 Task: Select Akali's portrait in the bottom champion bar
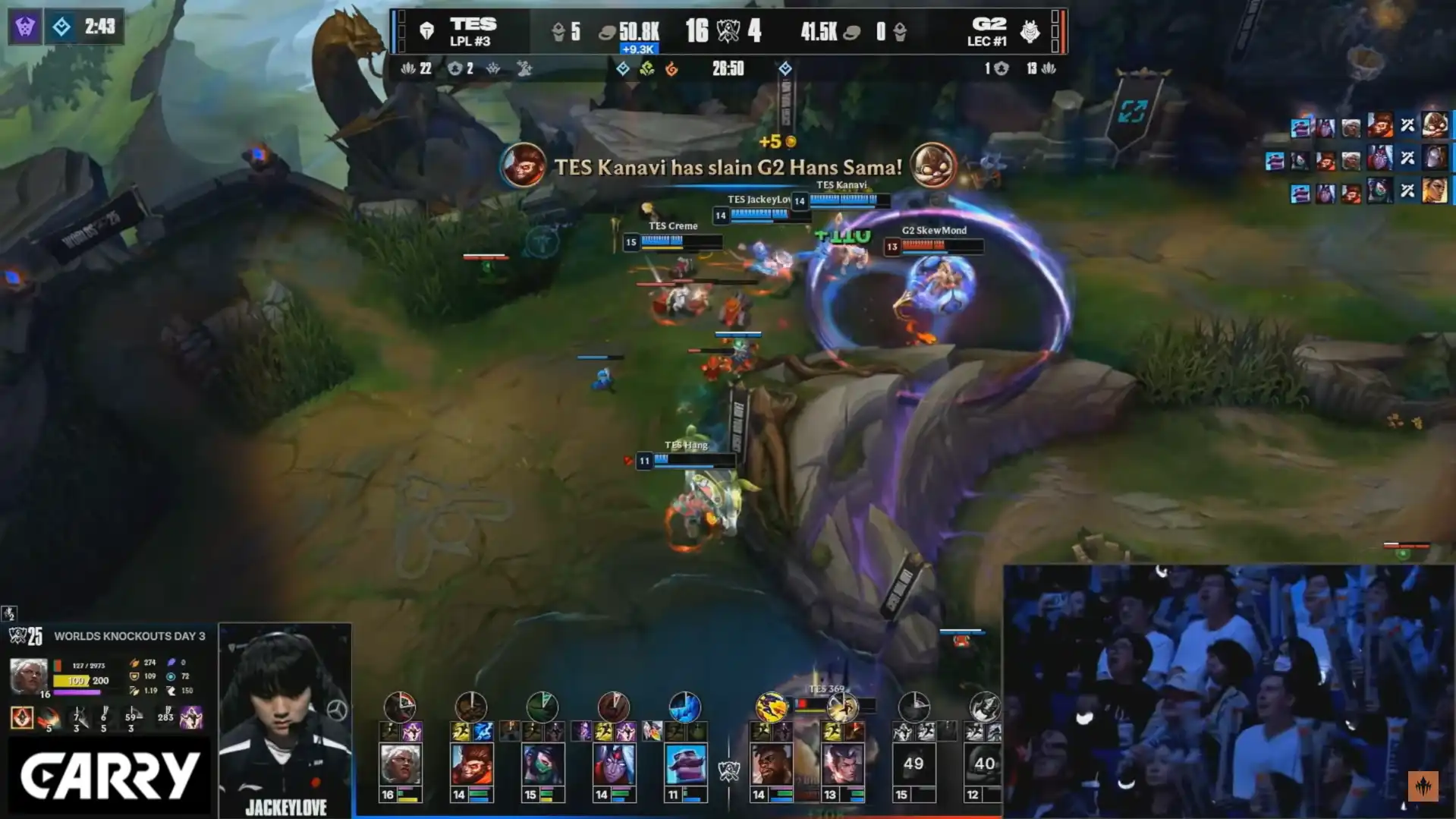click(542, 764)
